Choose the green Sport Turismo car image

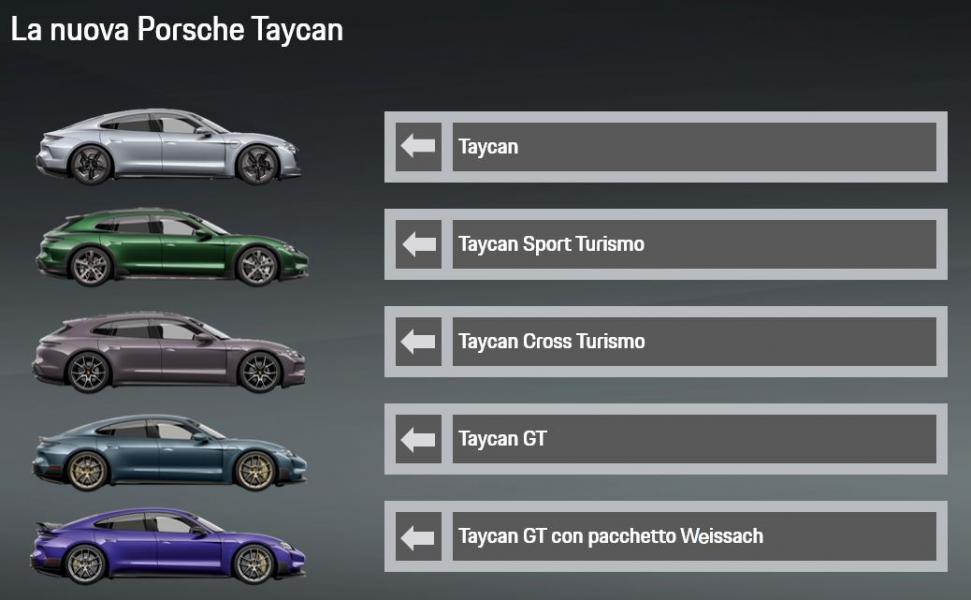click(x=171, y=247)
